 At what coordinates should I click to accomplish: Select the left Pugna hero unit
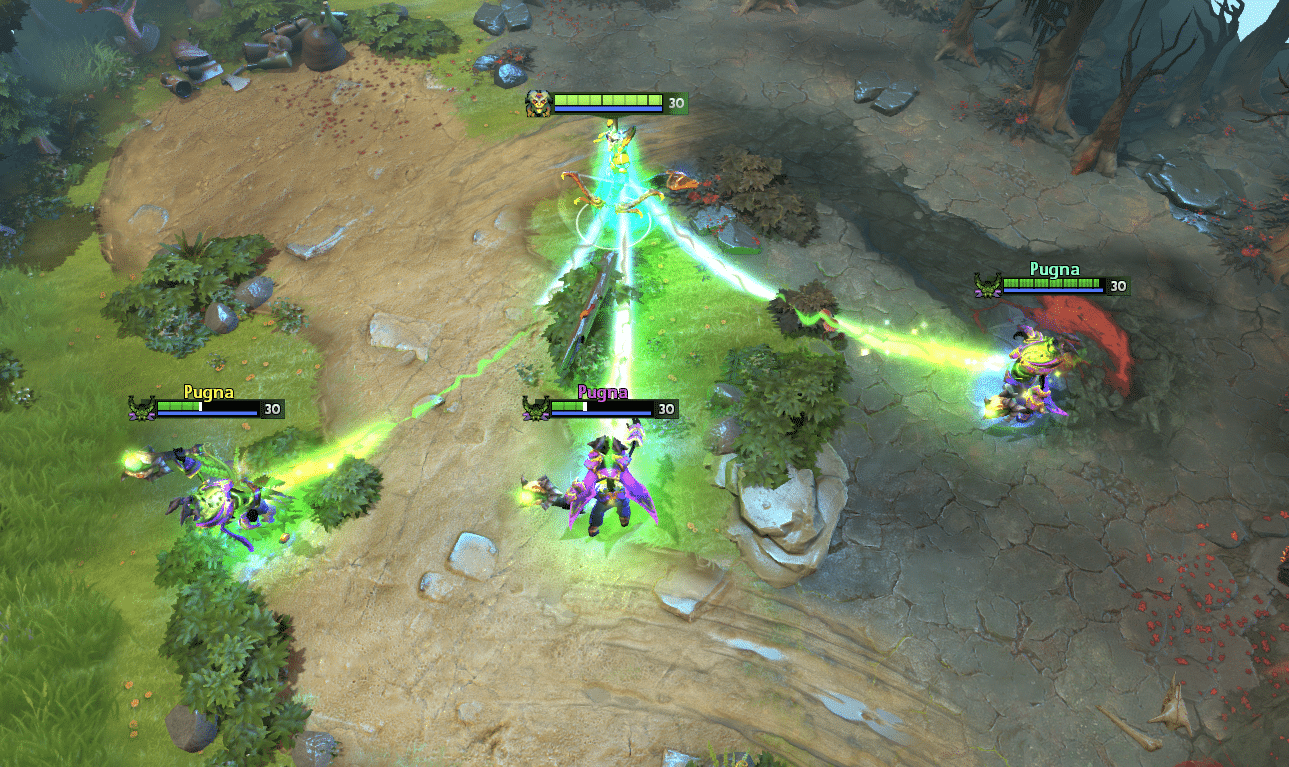tap(215, 495)
